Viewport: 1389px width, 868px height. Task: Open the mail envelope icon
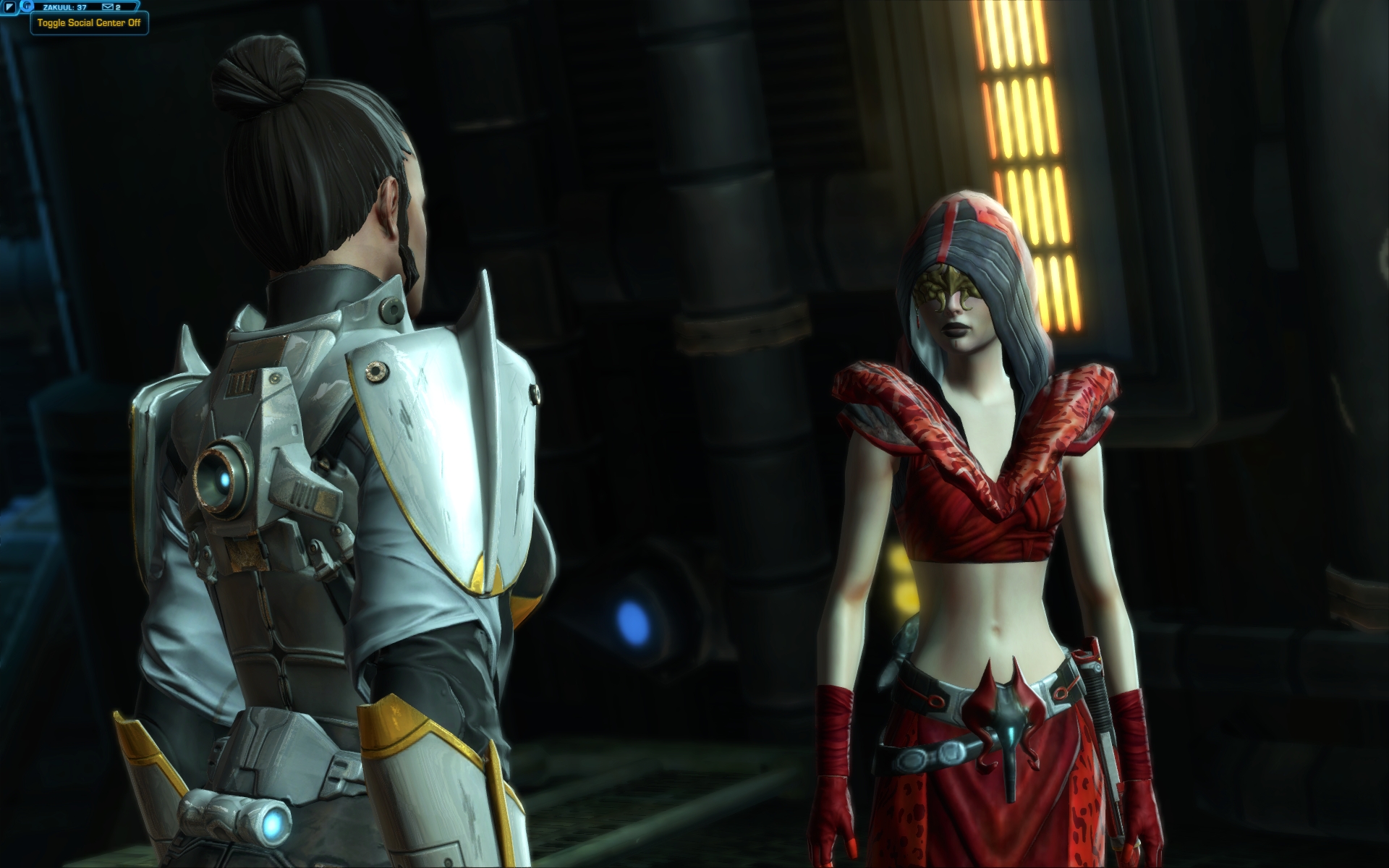pos(108,7)
